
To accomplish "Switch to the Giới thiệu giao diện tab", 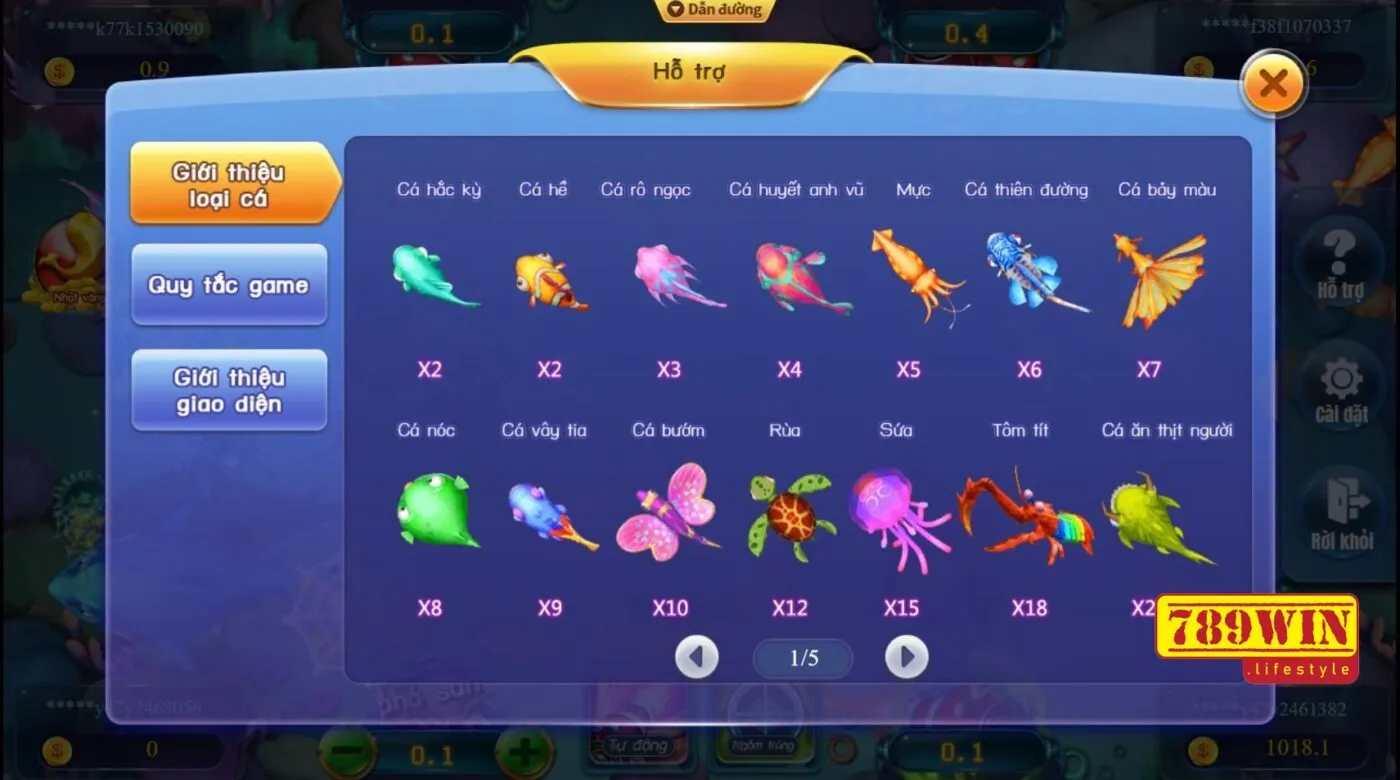I will point(230,390).
